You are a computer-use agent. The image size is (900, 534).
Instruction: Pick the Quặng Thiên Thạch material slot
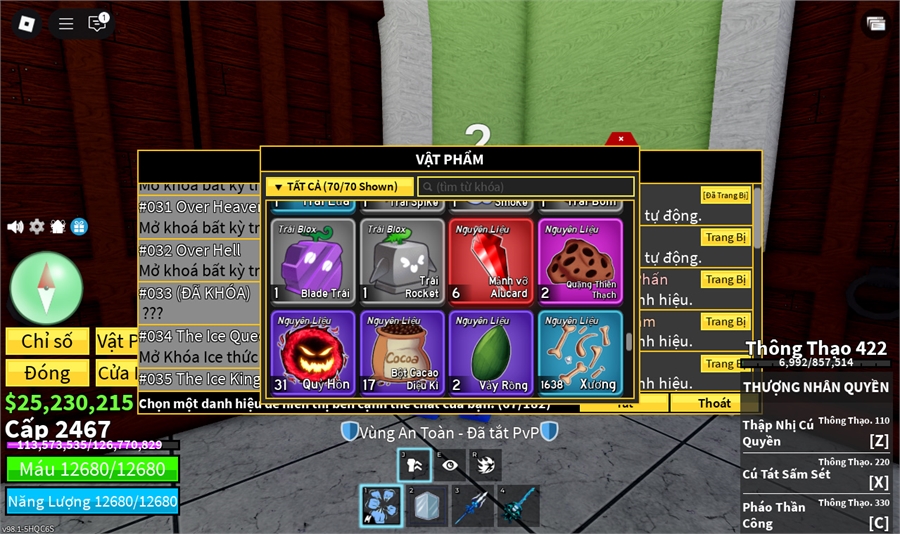tap(580, 261)
